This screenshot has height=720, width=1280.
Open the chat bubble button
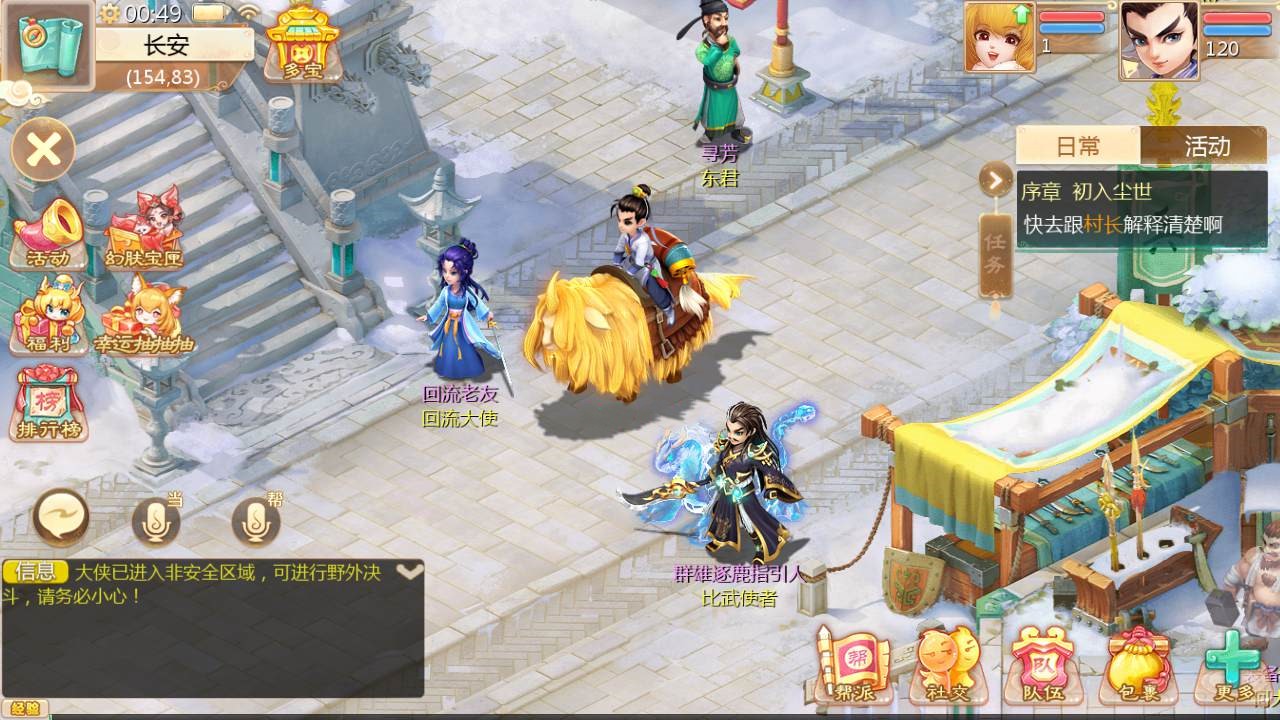point(61,518)
